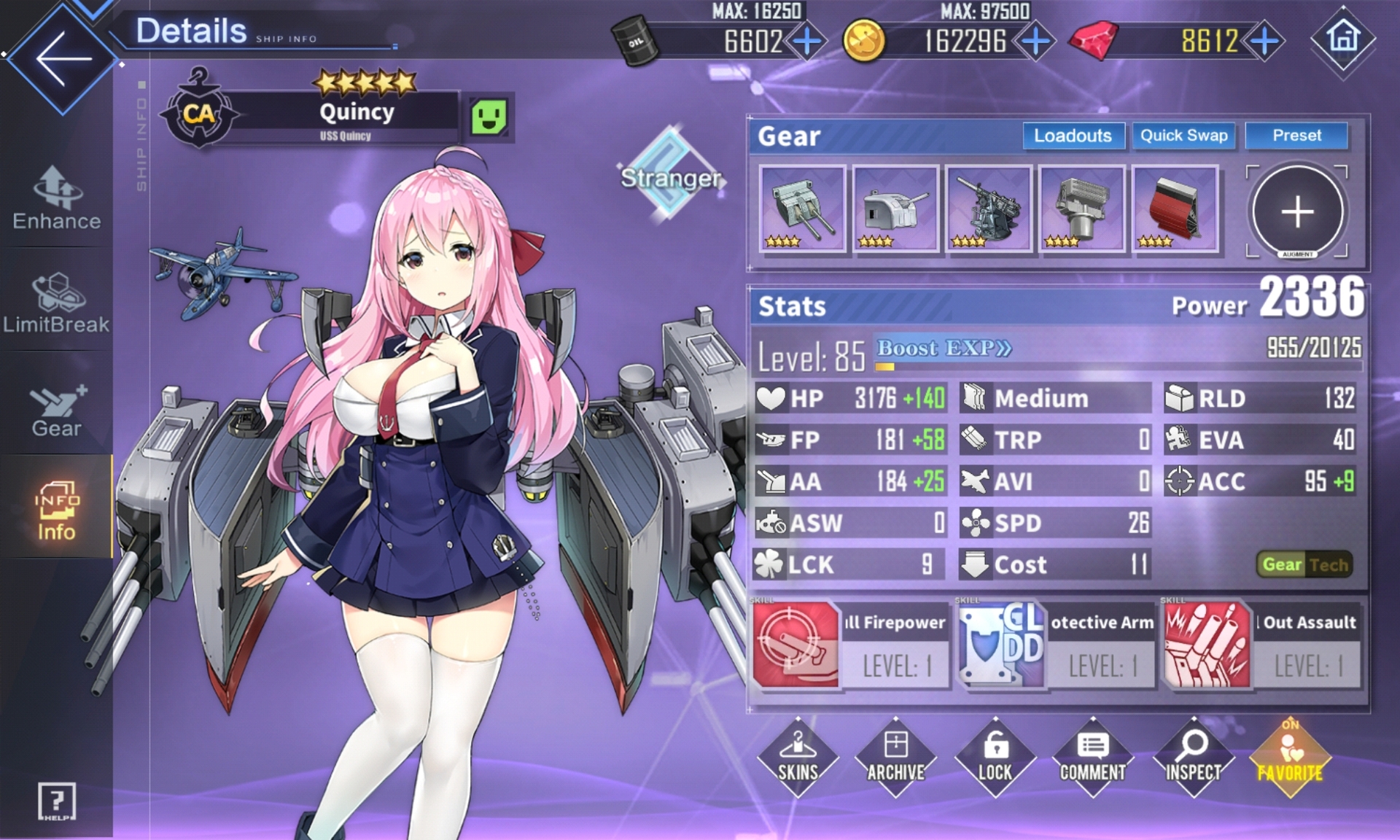The height and width of the screenshot is (840, 1400).
Task: Open the Enhance tab
Action: pos(57,198)
